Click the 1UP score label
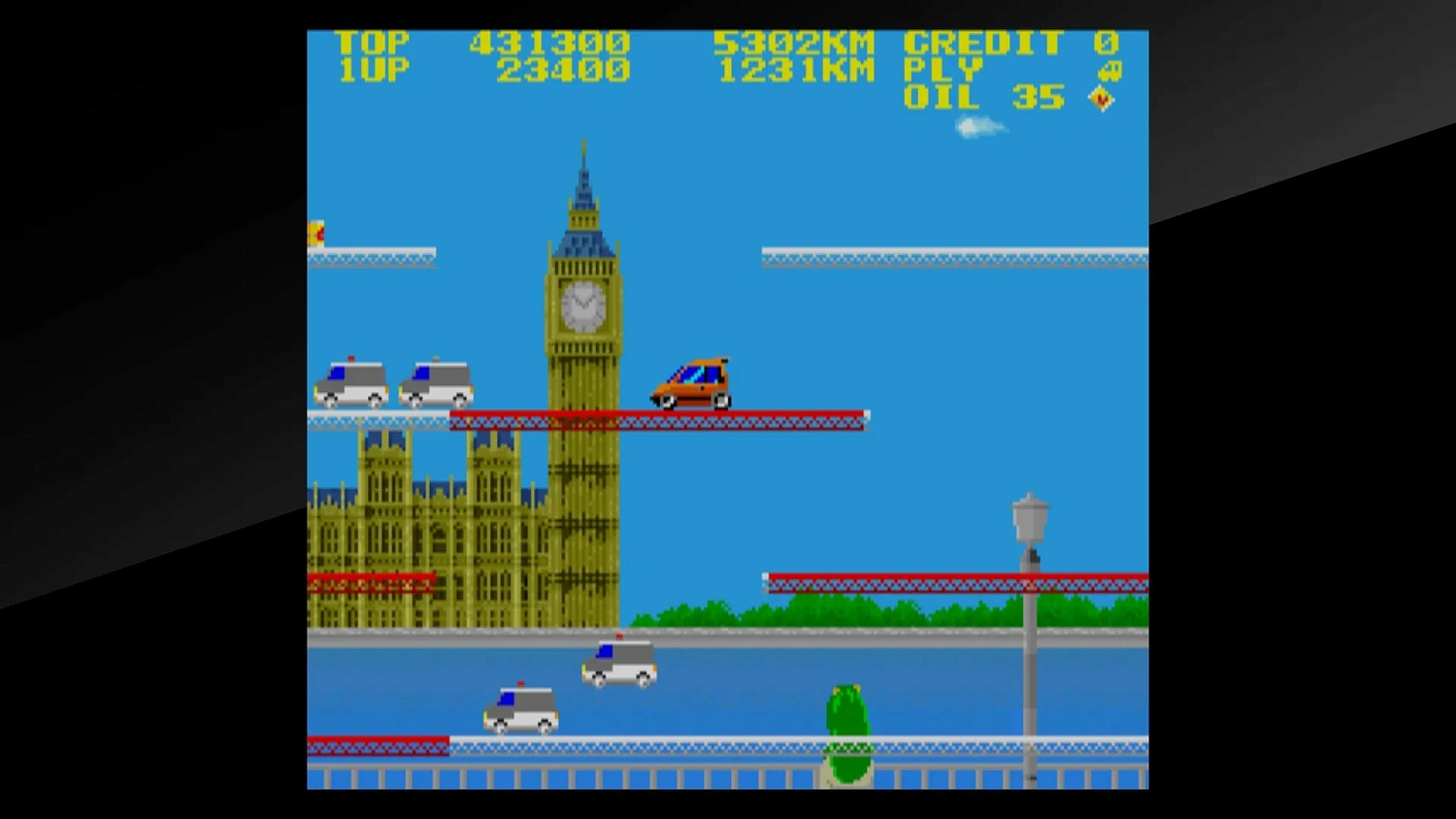The width and height of the screenshot is (1456, 819). (374, 69)
